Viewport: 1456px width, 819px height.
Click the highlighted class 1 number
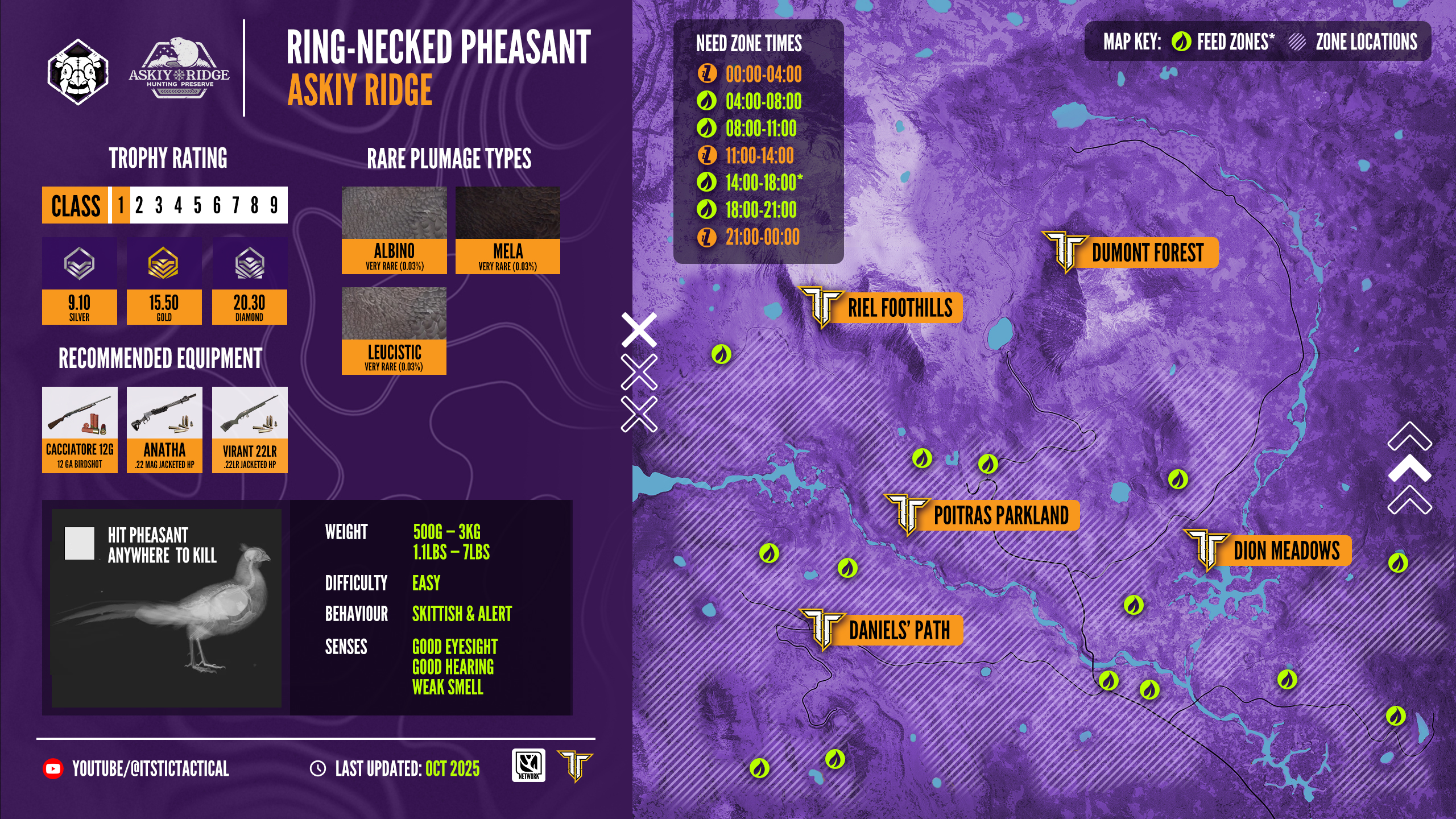point(121,205)
